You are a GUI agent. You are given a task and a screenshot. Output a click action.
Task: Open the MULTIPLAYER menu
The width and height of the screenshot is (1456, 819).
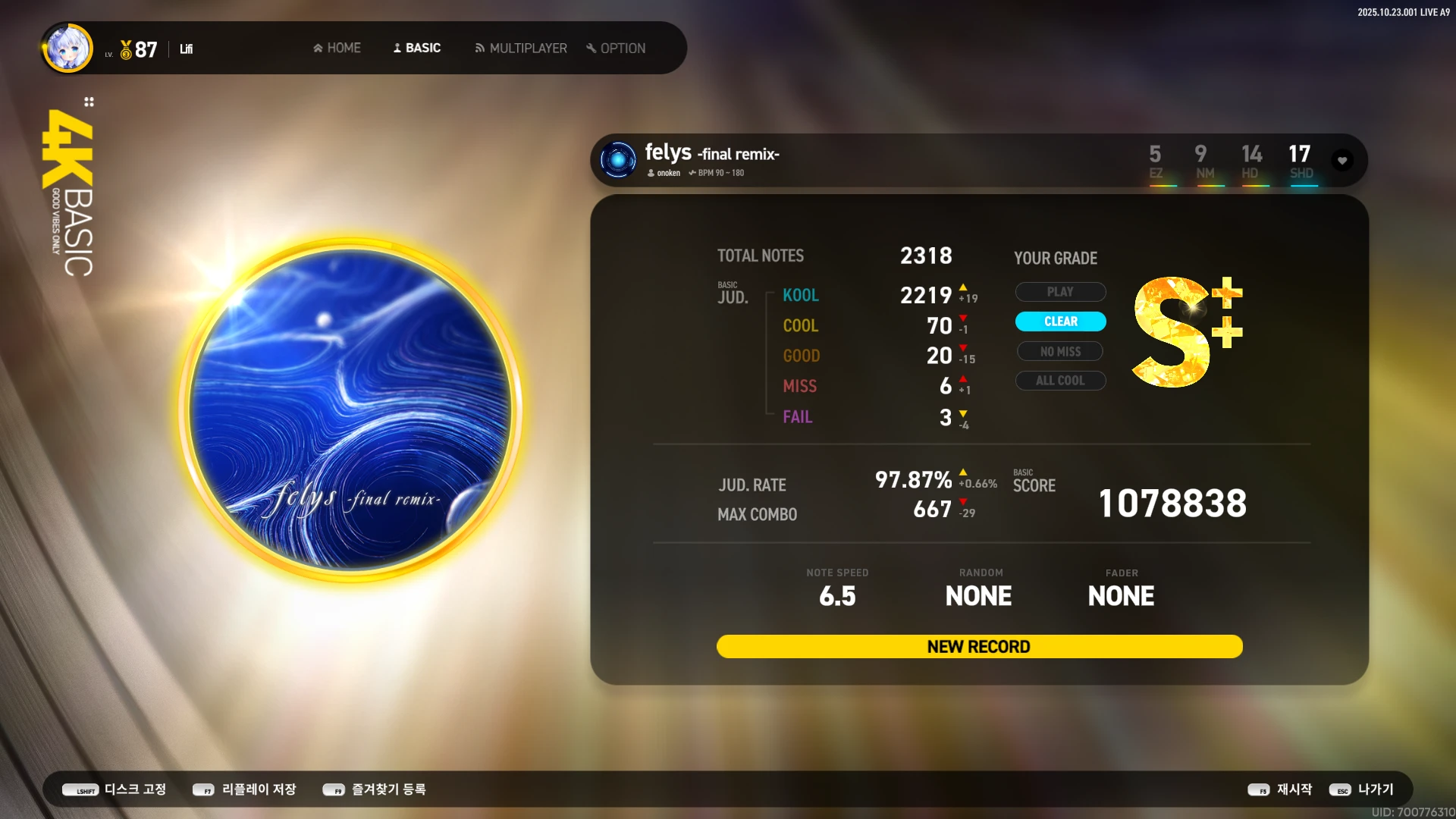tap(521, 48)
